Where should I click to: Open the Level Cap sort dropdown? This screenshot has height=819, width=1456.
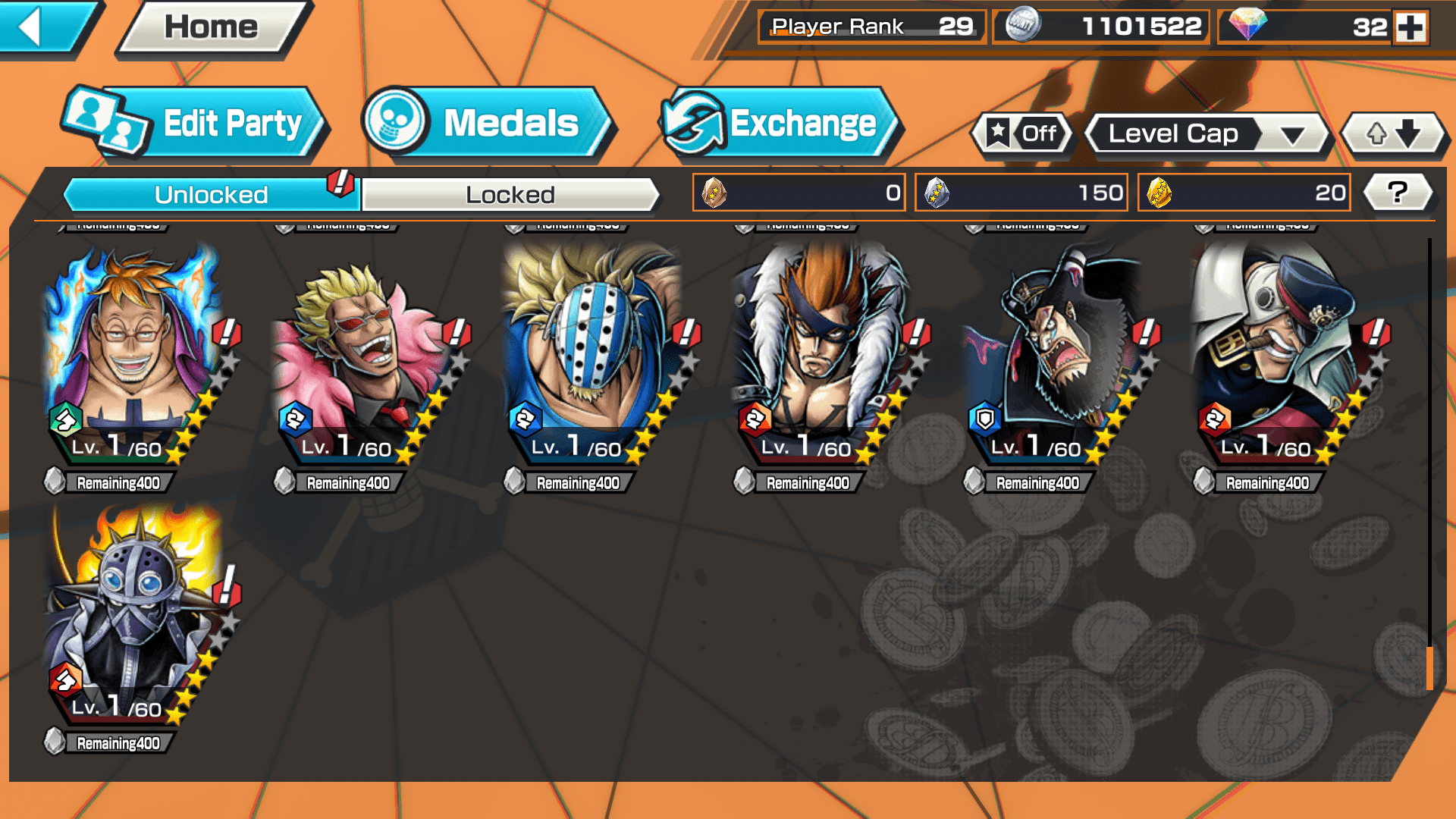click(x=1207, y=134)
